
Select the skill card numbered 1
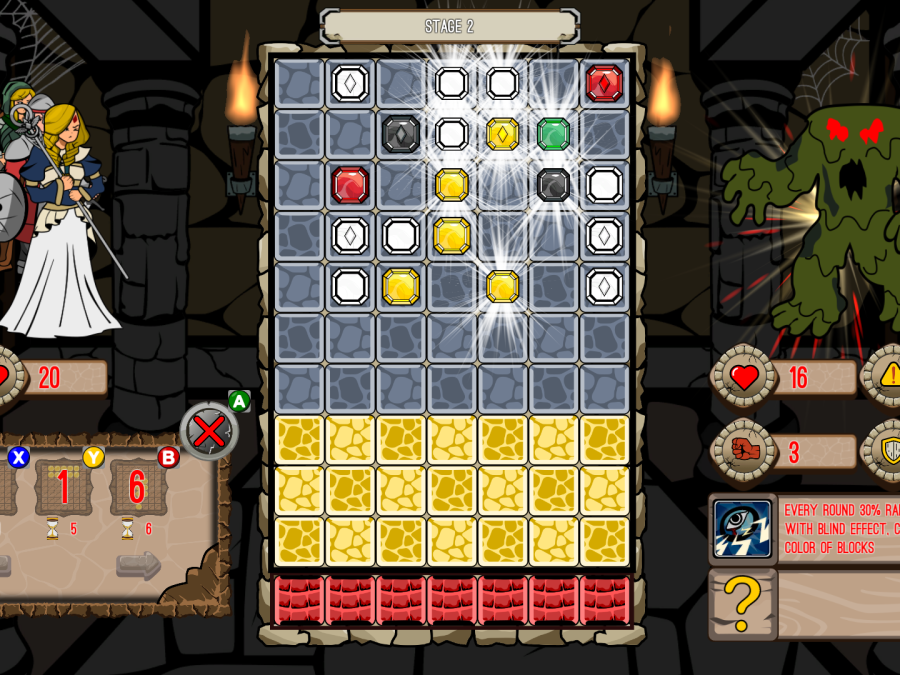pos(64,487)
